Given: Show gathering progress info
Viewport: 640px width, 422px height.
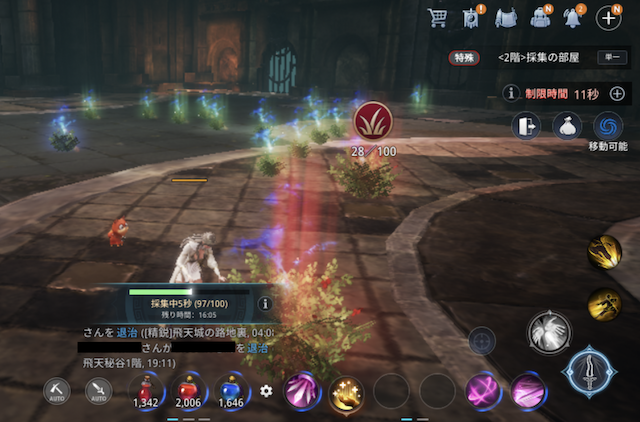Looking at the screenshot, I should coord(265,303).
